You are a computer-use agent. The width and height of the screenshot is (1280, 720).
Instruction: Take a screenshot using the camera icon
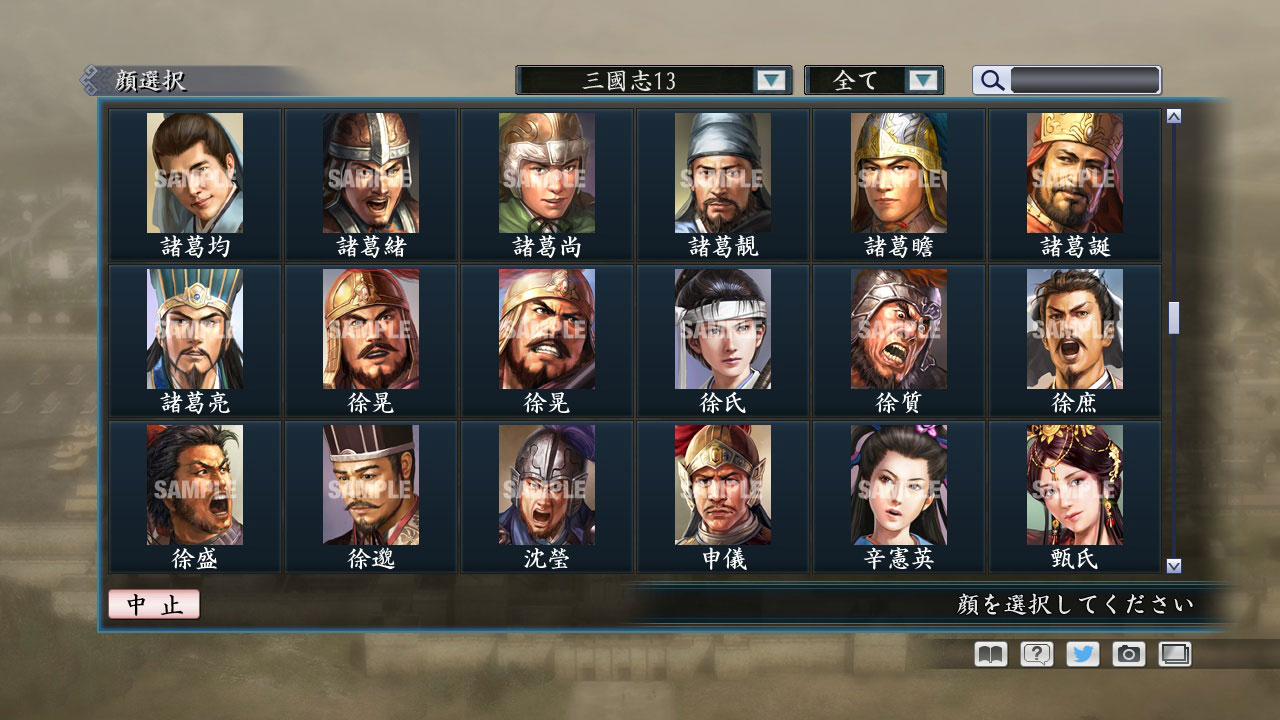click(x=1129, y=654)
